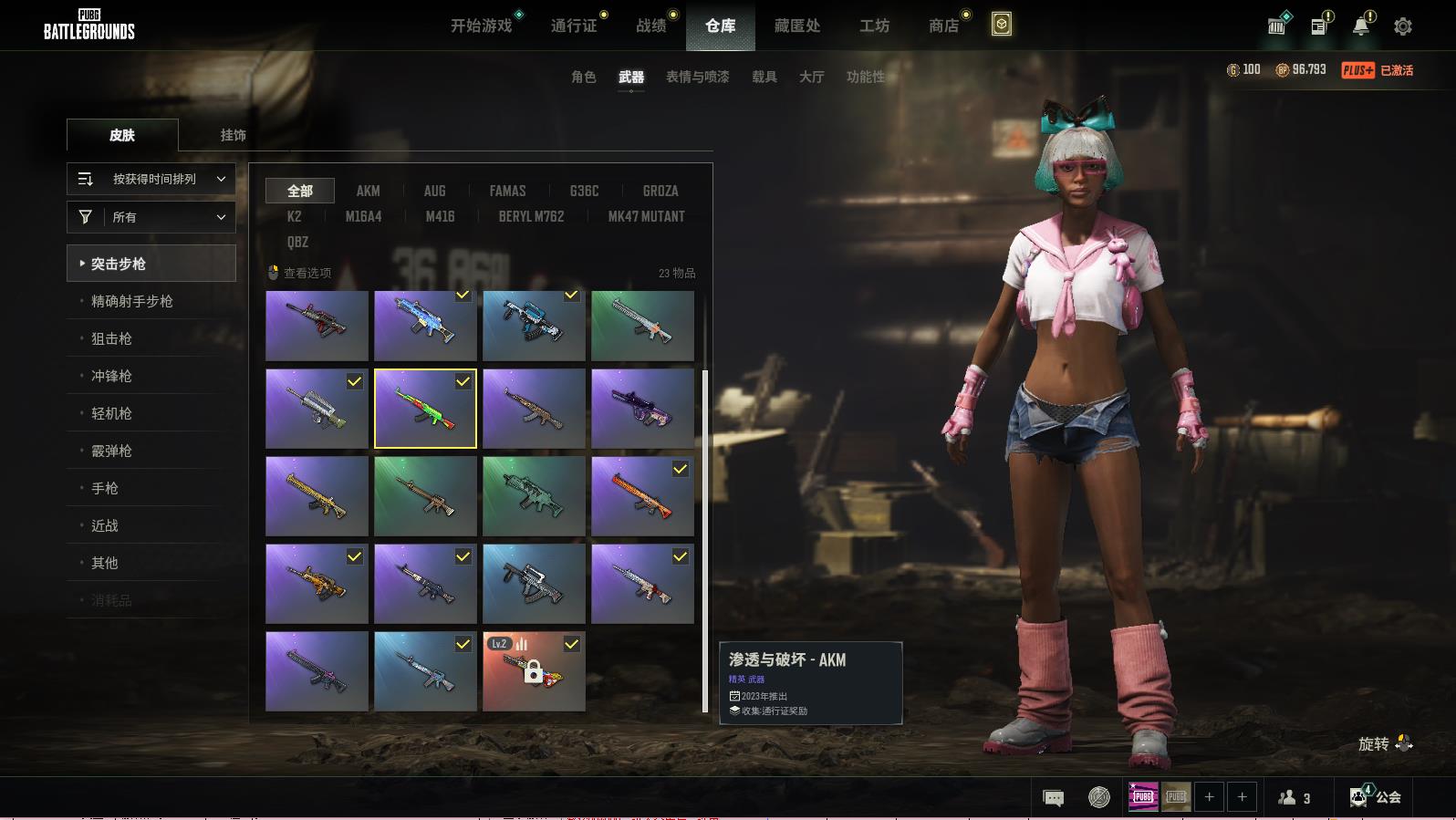Open the 所有 filter dropdown
The width and height of the screenshot is (1456, 820).
(x=151, y=217)
